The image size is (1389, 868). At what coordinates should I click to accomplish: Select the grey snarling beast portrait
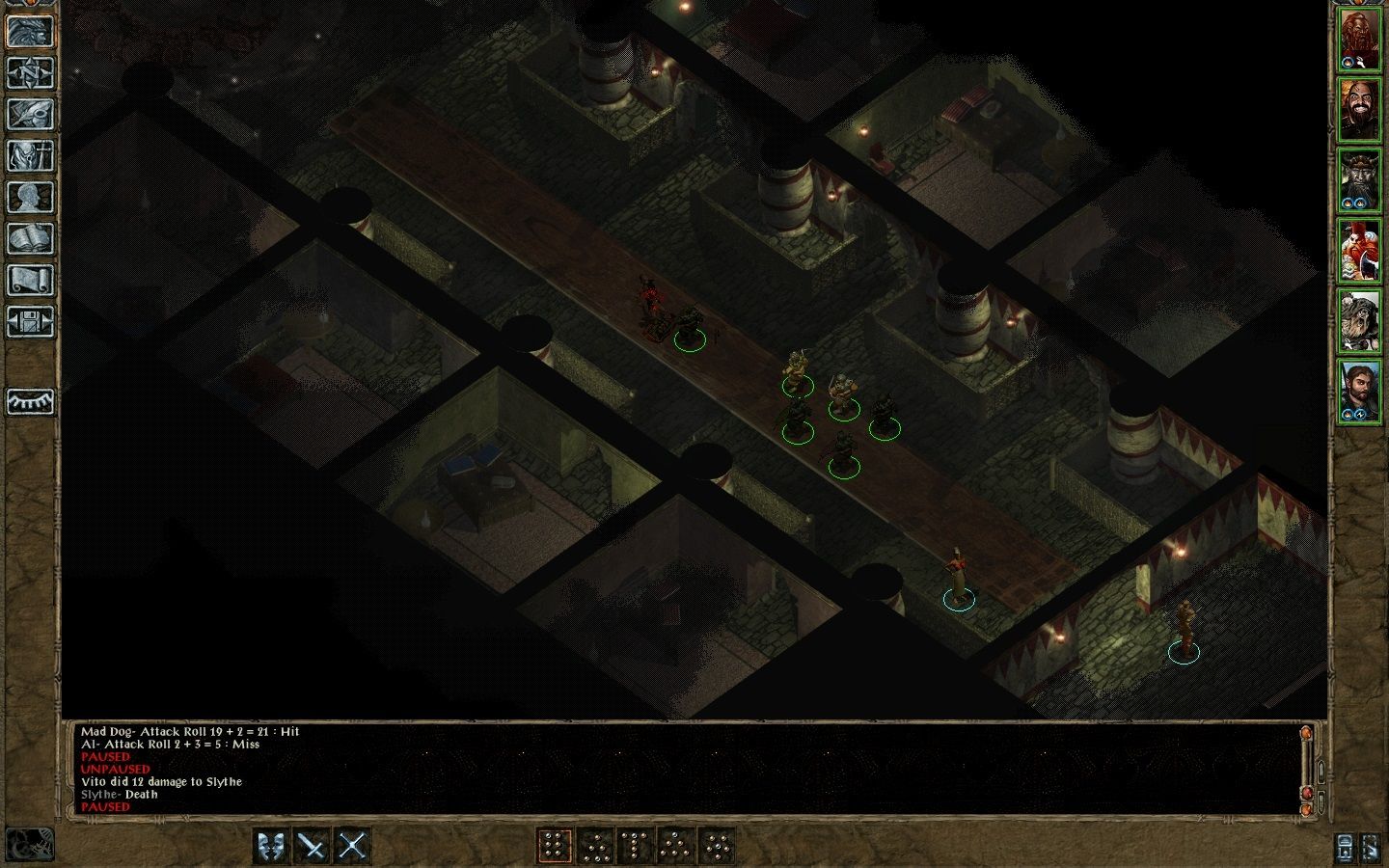coord(1359,321)
